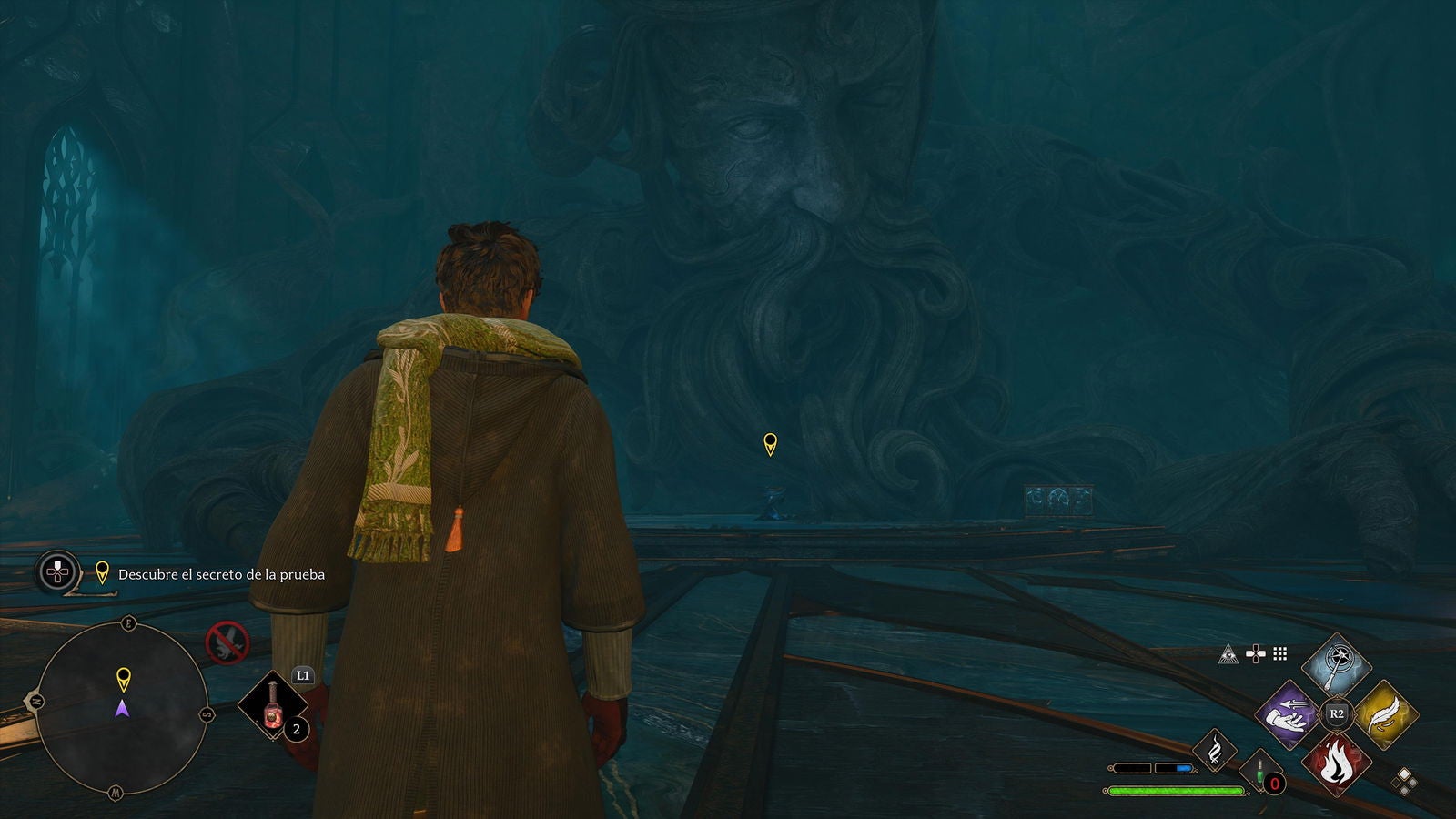Open the Wiggenweld potion L1 slot

coord(271,705)
